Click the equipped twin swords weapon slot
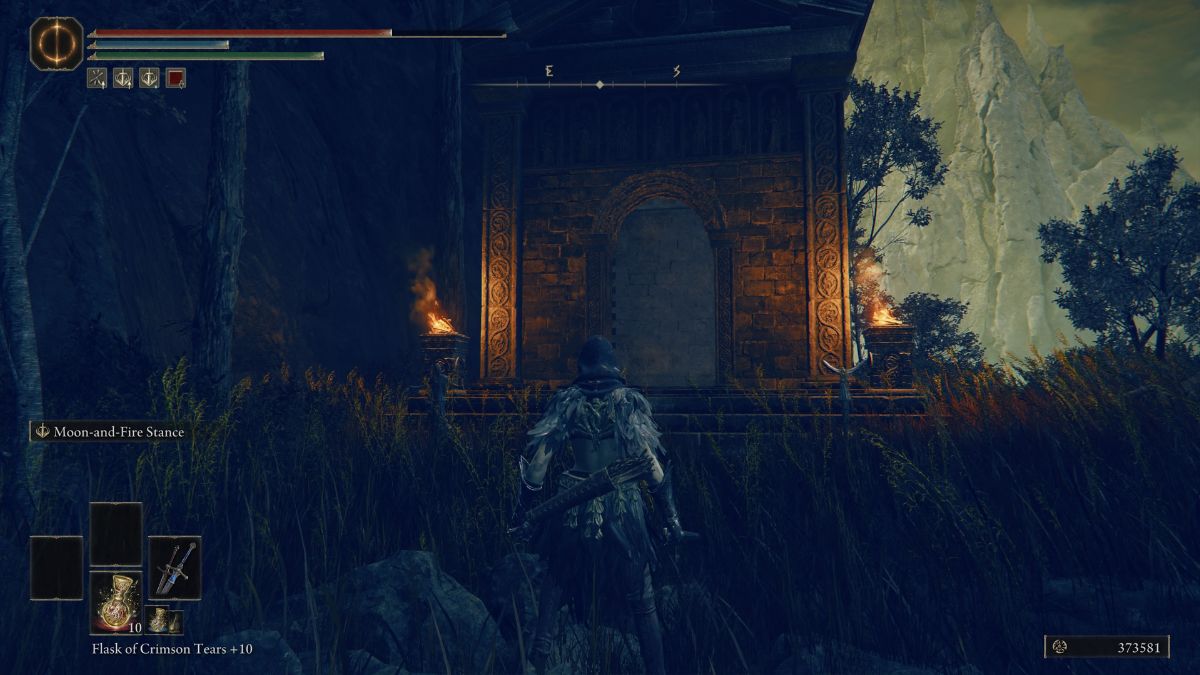This screenshot has height=675, width=1200. (175, 568)
